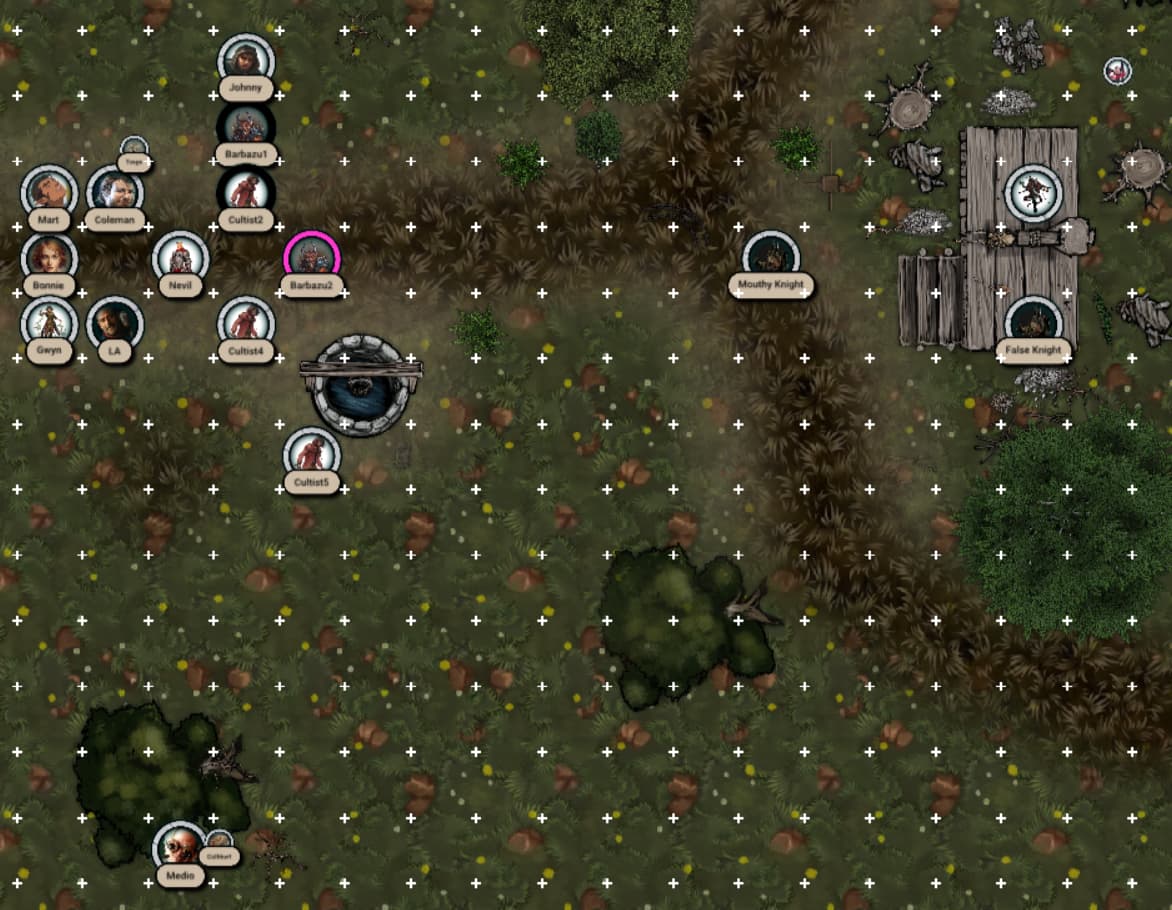Viewport: 1172px width, 910px height.
Task: Choose the Gwyn token
Action: coord(49,324)
